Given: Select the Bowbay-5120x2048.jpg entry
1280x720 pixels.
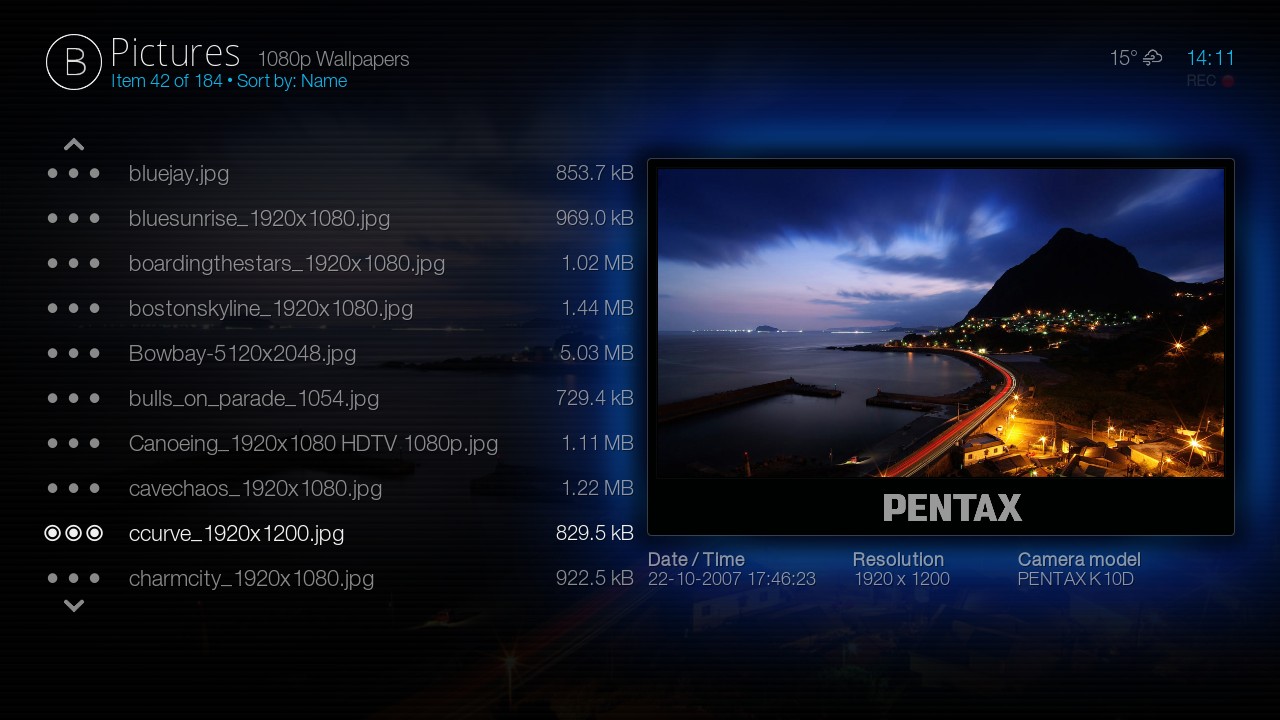Looking at the screenshot, I should coord(242,354).
